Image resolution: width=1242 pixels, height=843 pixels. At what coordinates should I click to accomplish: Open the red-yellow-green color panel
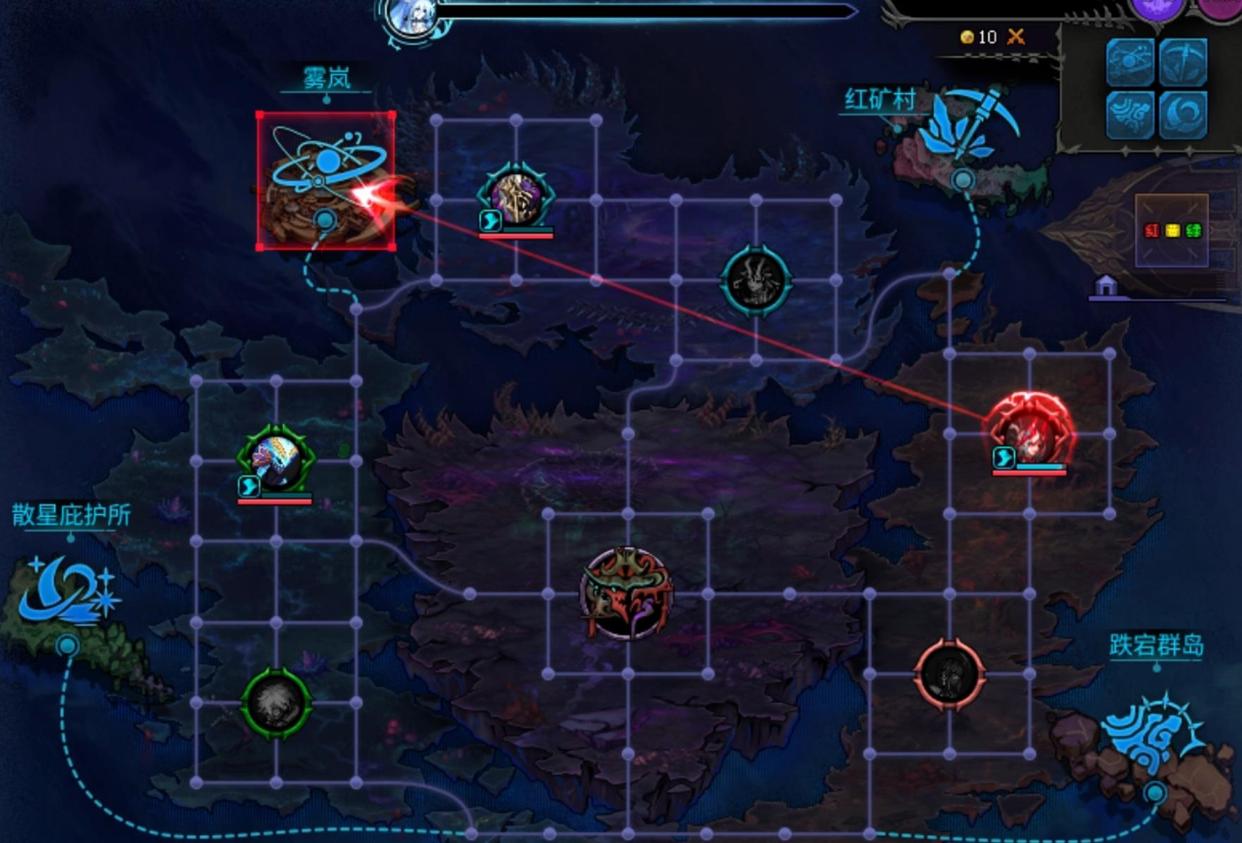pyautogui.click(x=1172, y=231)
